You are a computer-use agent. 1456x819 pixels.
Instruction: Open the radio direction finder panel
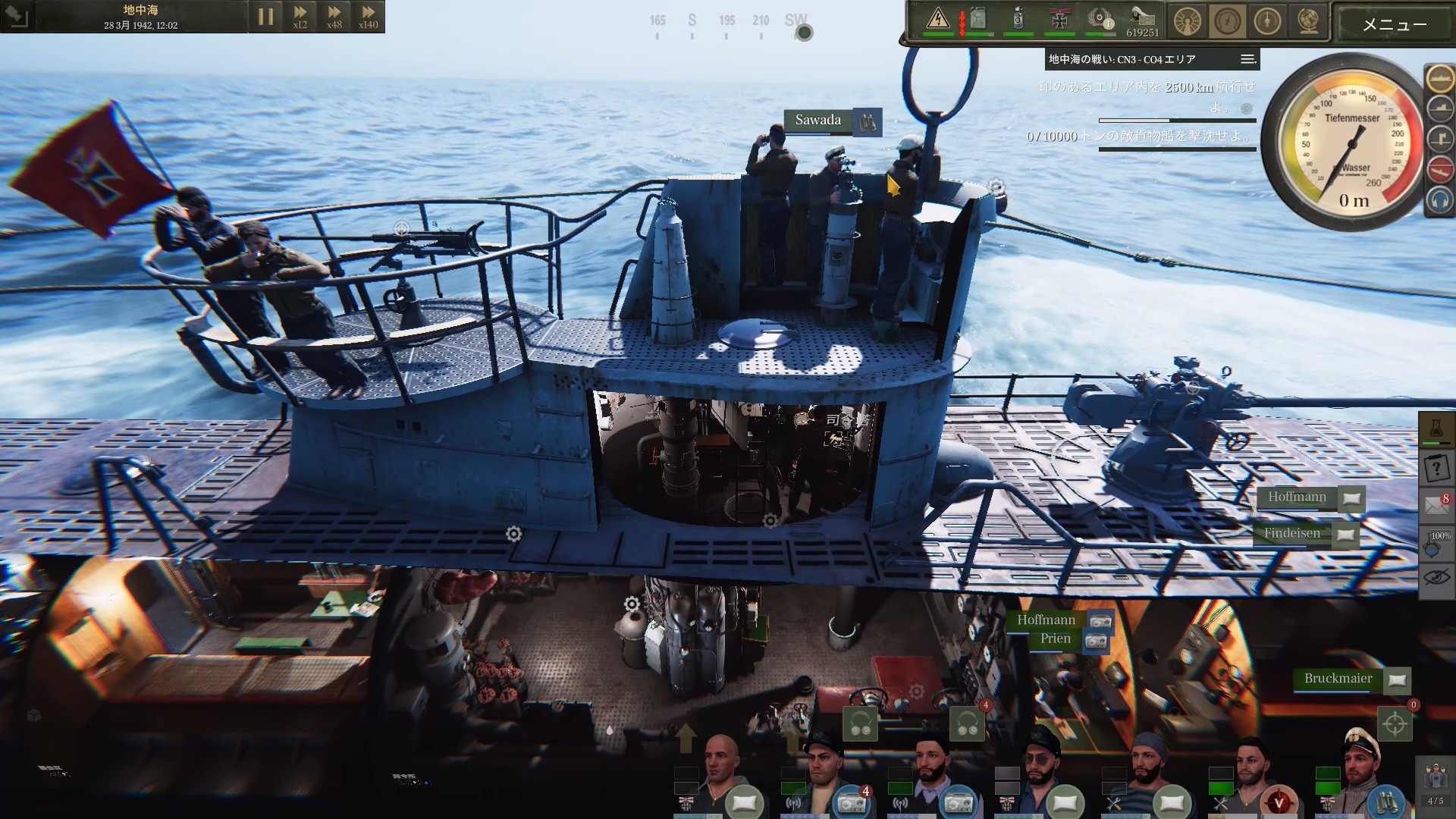coord(1188,21)
